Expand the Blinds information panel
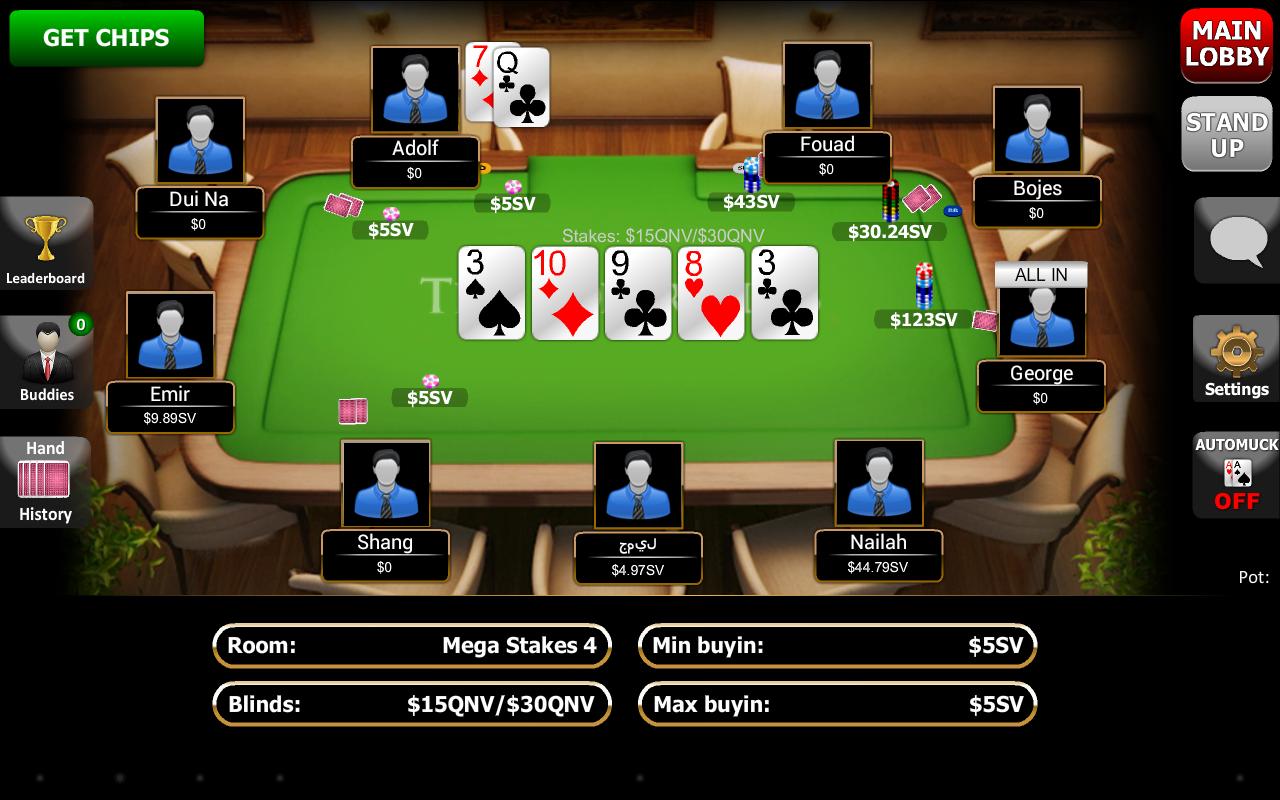1280x800 pixels. 412,704
